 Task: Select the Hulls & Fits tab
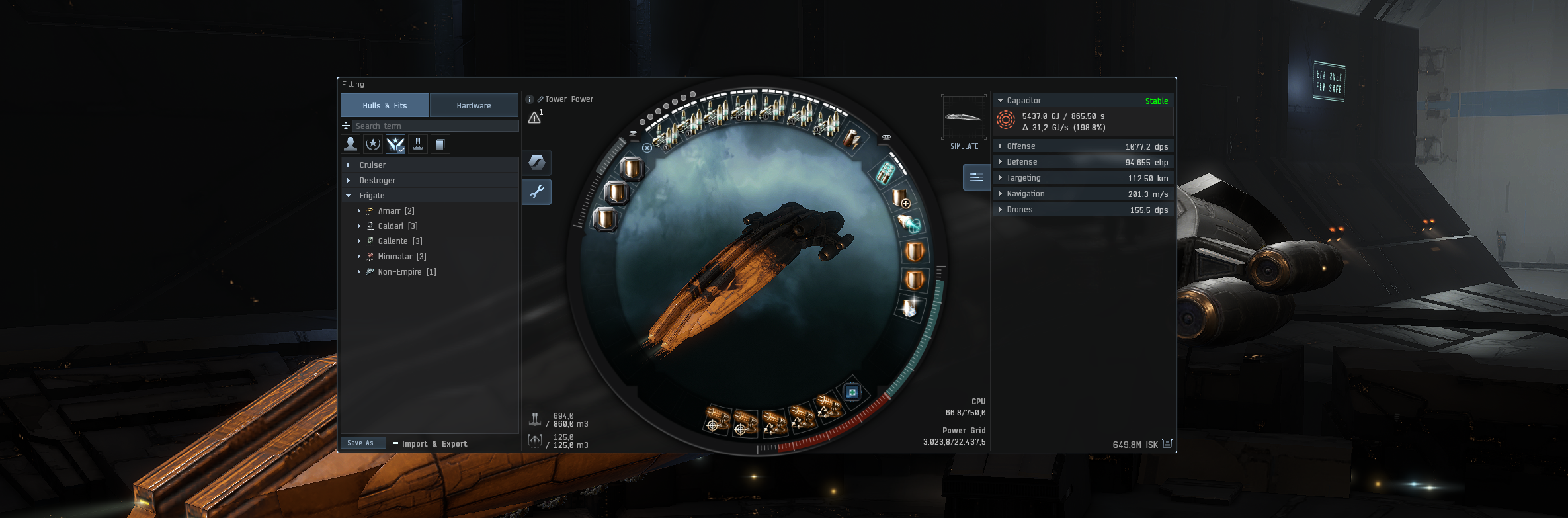pos(384,106)
